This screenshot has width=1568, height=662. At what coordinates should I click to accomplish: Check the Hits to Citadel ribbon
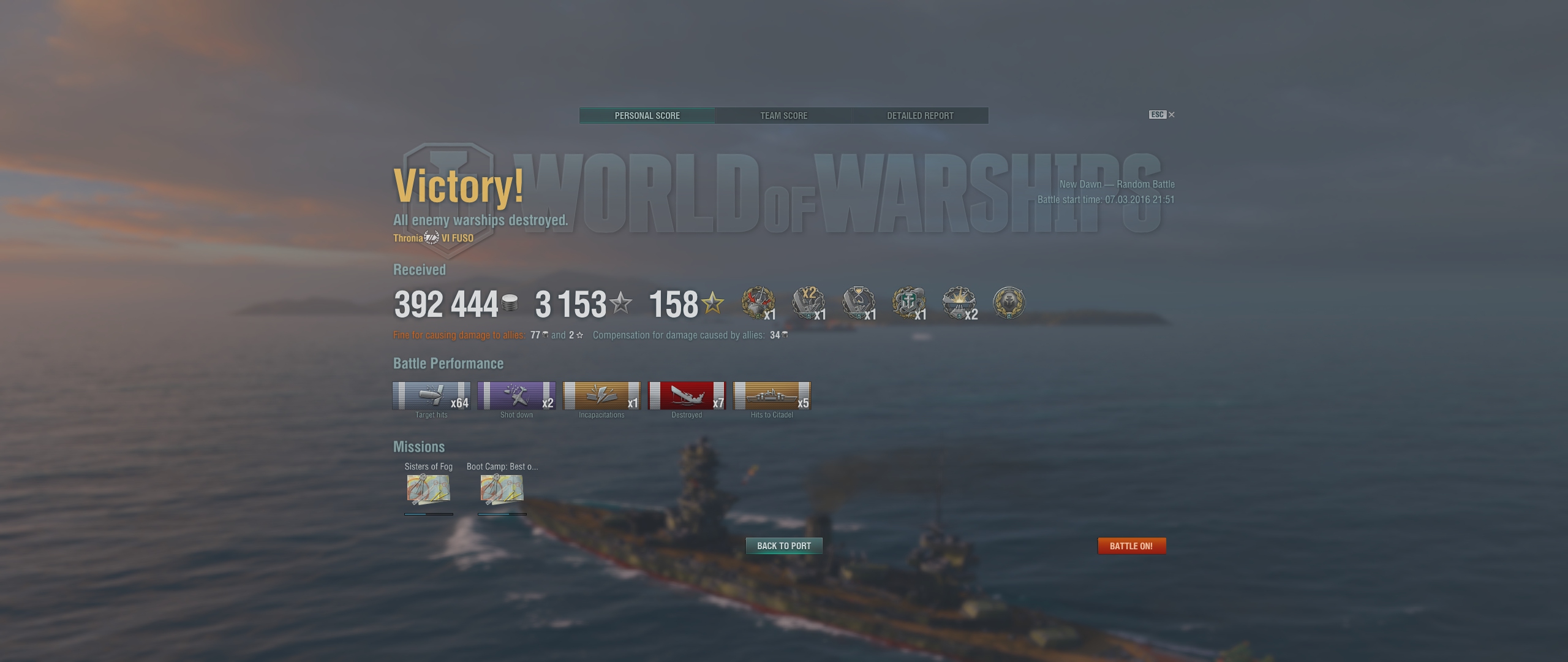pyautogui.click(x=772, y=395)
